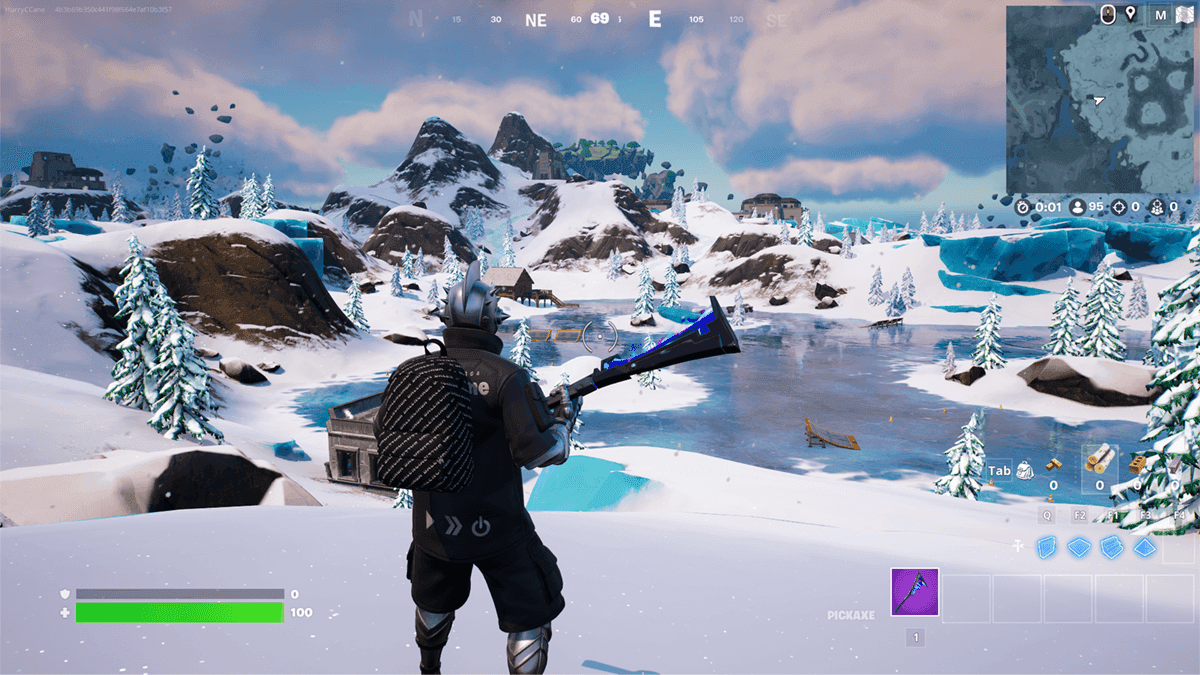Select the brick building material
1200x675 pixels.
pos(1137,464)
